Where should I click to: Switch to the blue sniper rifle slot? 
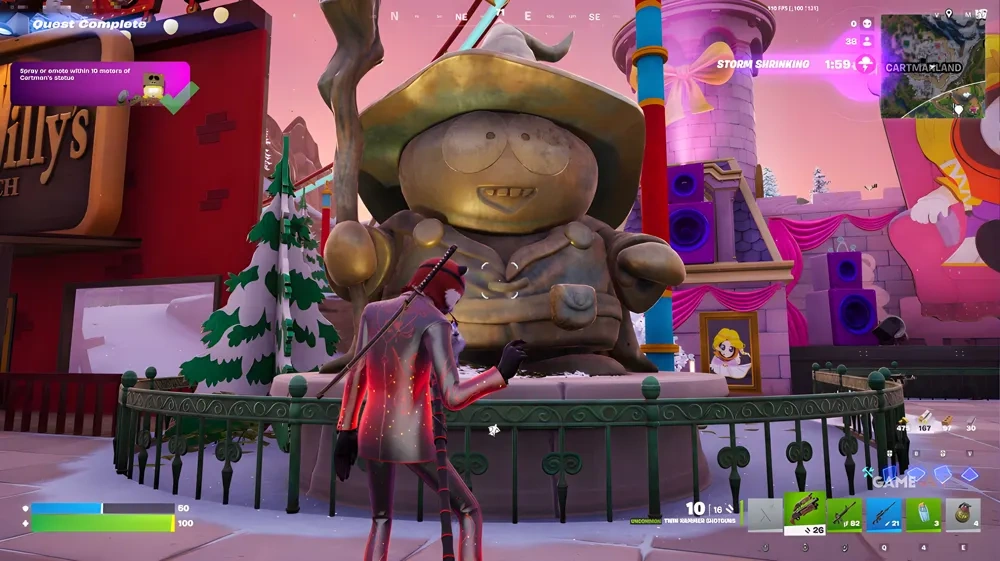click(x=883, y=514)
